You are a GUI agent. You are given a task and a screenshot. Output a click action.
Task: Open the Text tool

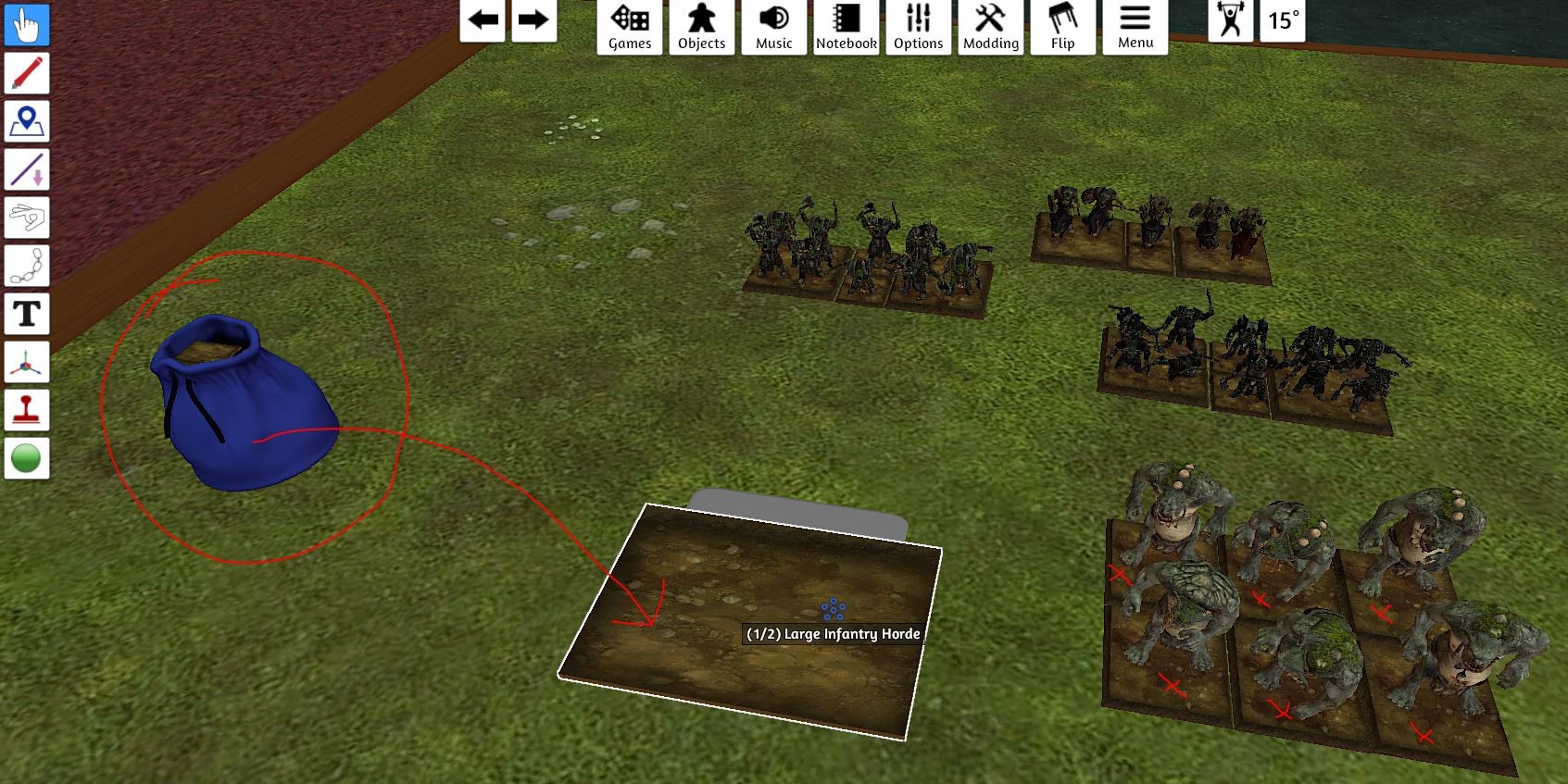pyautogui.click(x=26, y=315)
